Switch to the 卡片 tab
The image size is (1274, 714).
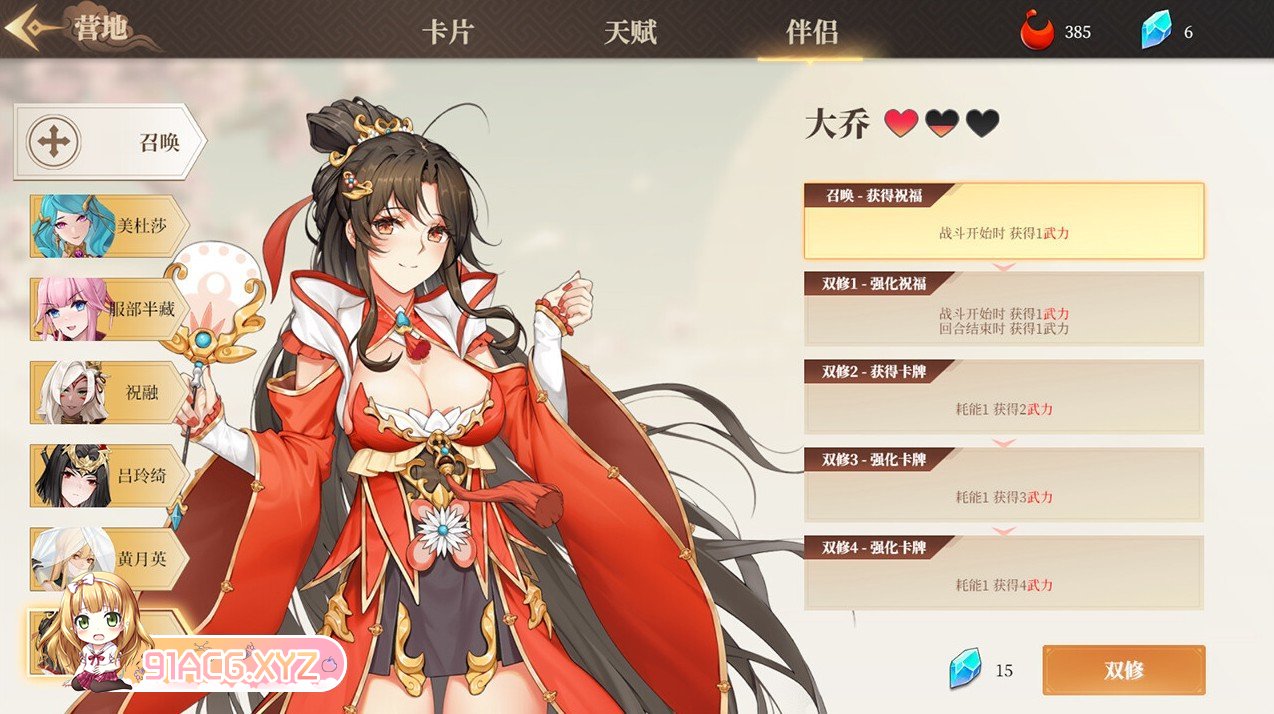click(x=447, y=31)
